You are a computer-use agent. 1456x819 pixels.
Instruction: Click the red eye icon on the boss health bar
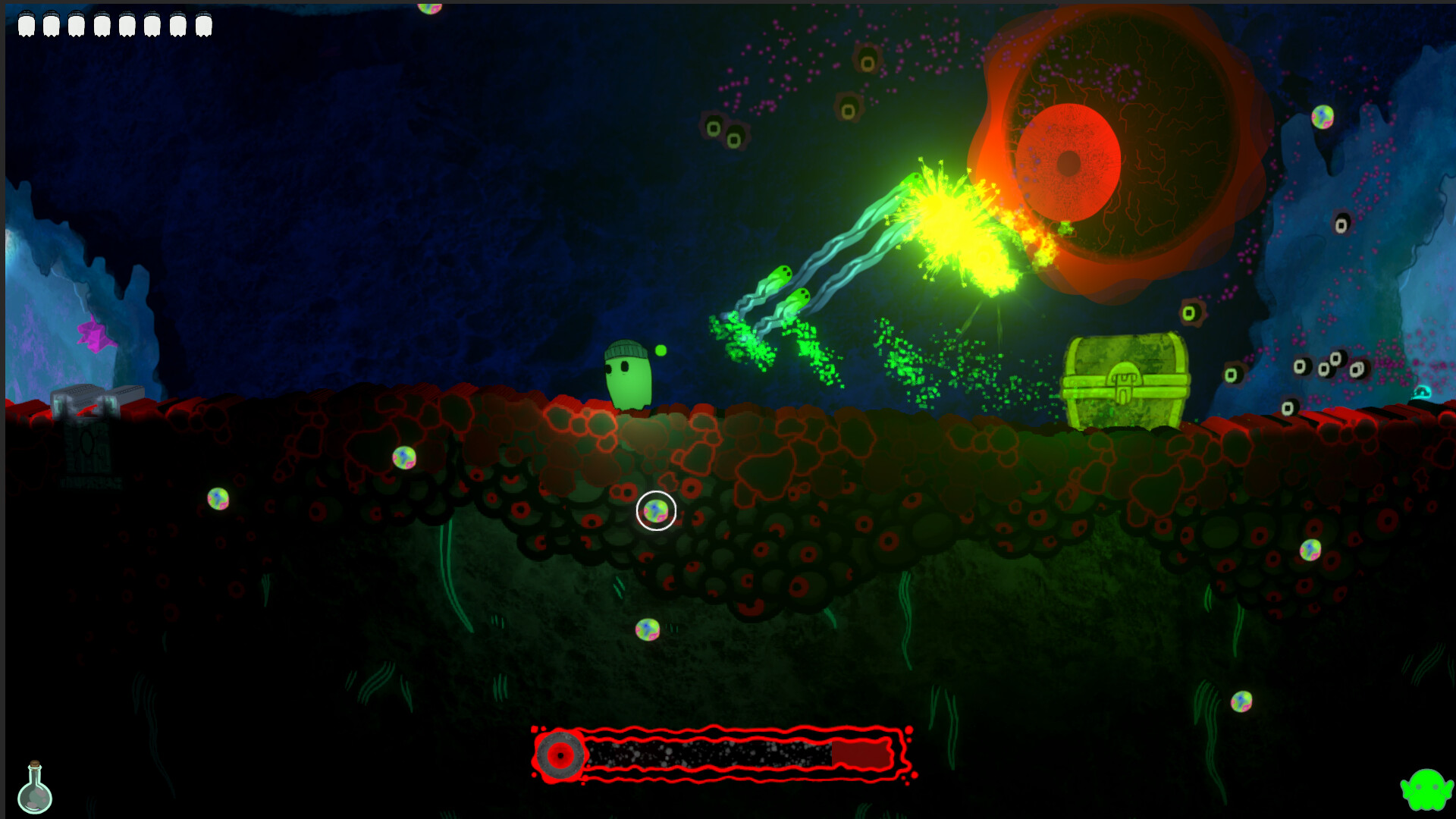pos(560,755)
